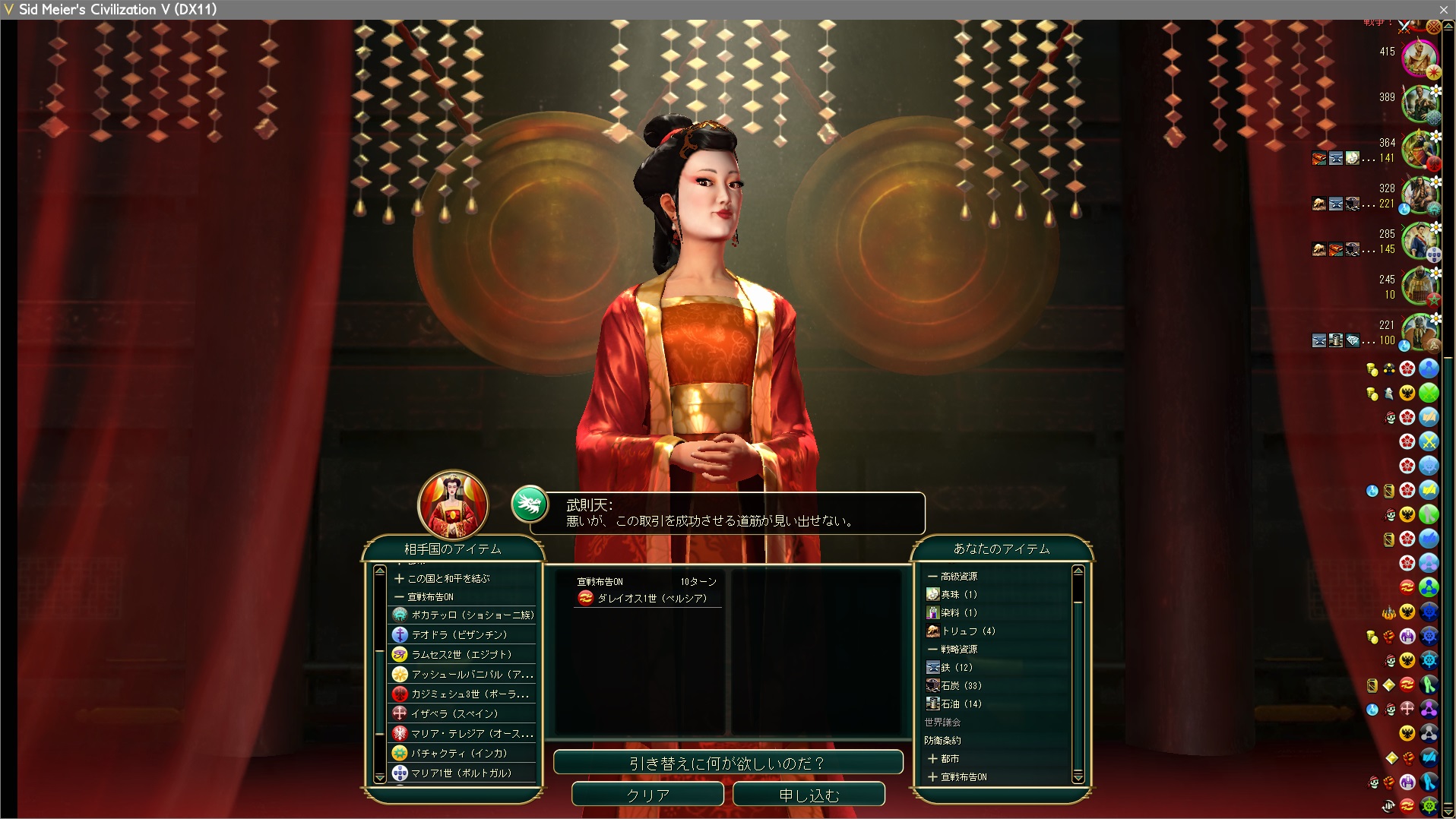Viewport: 1456px width, 819px height.
Task: Add 鉄 (12) to the trade
Action: pyautogui.click(x=957, y=667)
